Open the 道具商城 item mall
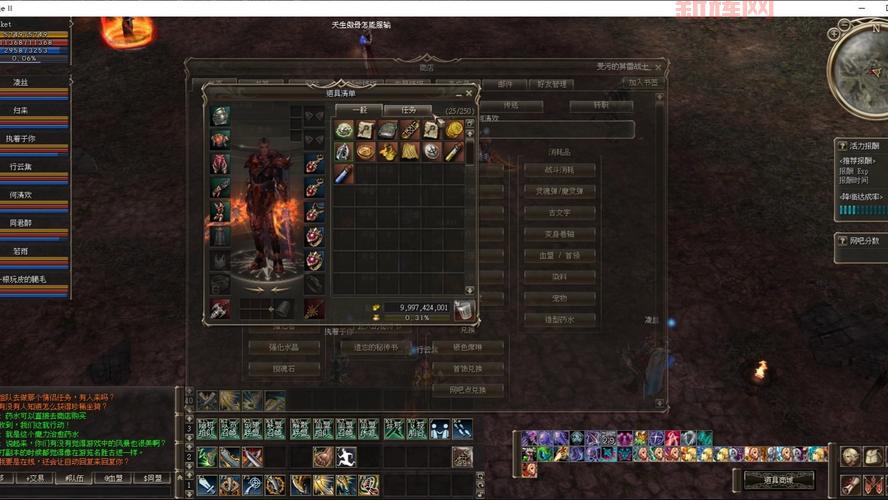 778,480
